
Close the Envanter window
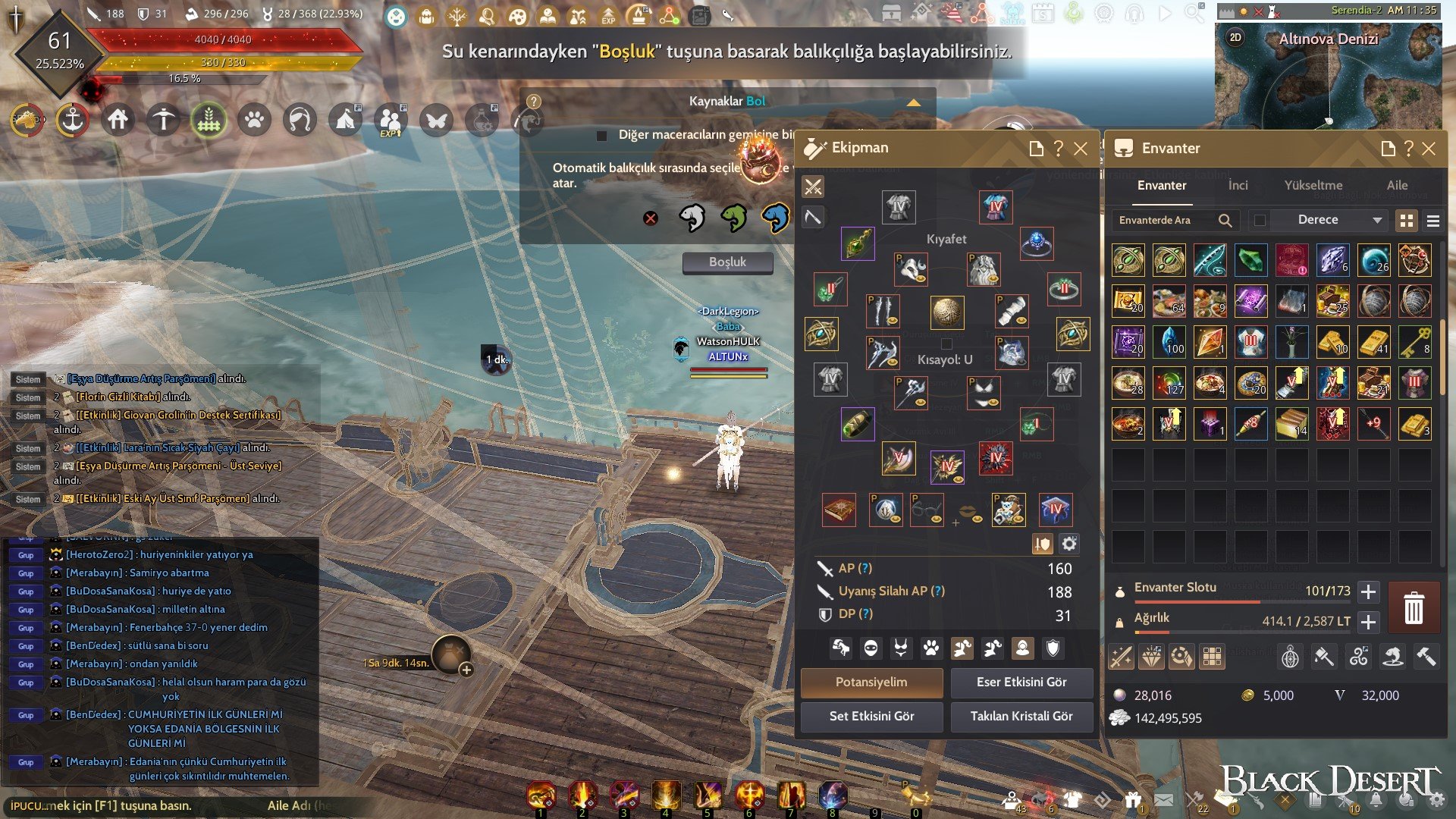1429,149
